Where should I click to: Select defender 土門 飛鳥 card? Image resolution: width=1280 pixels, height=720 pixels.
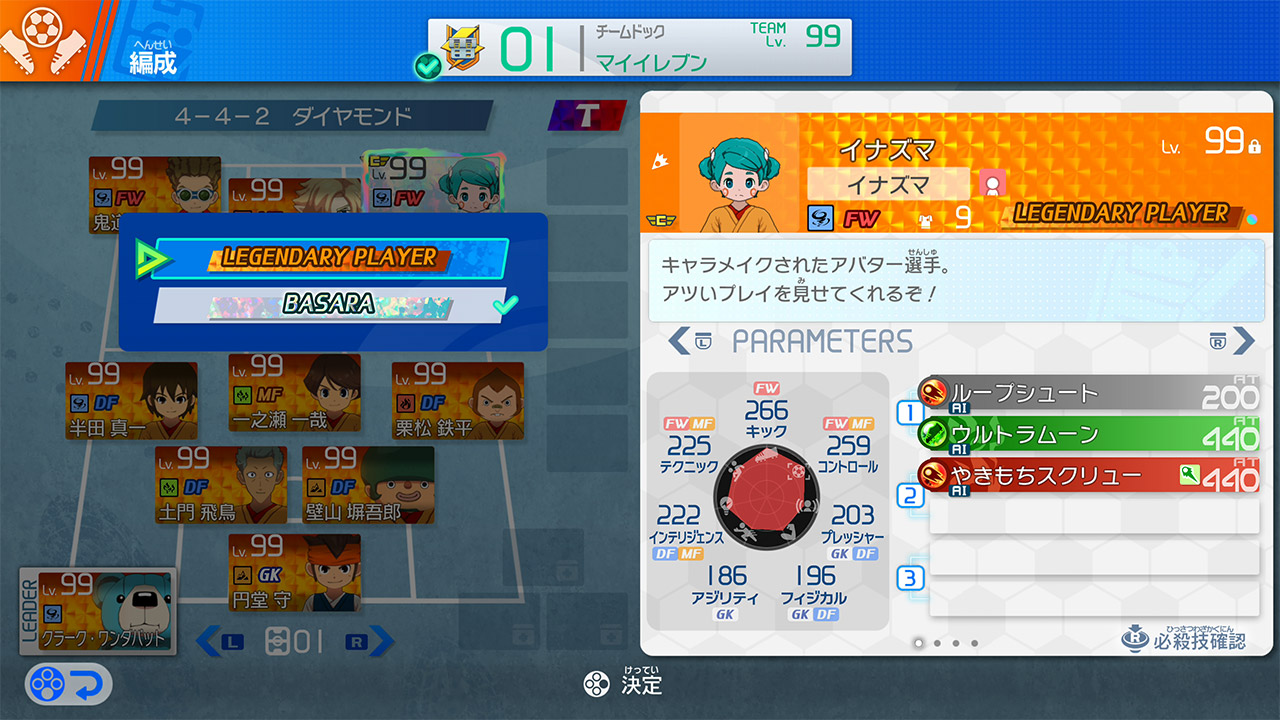point(220,484)
